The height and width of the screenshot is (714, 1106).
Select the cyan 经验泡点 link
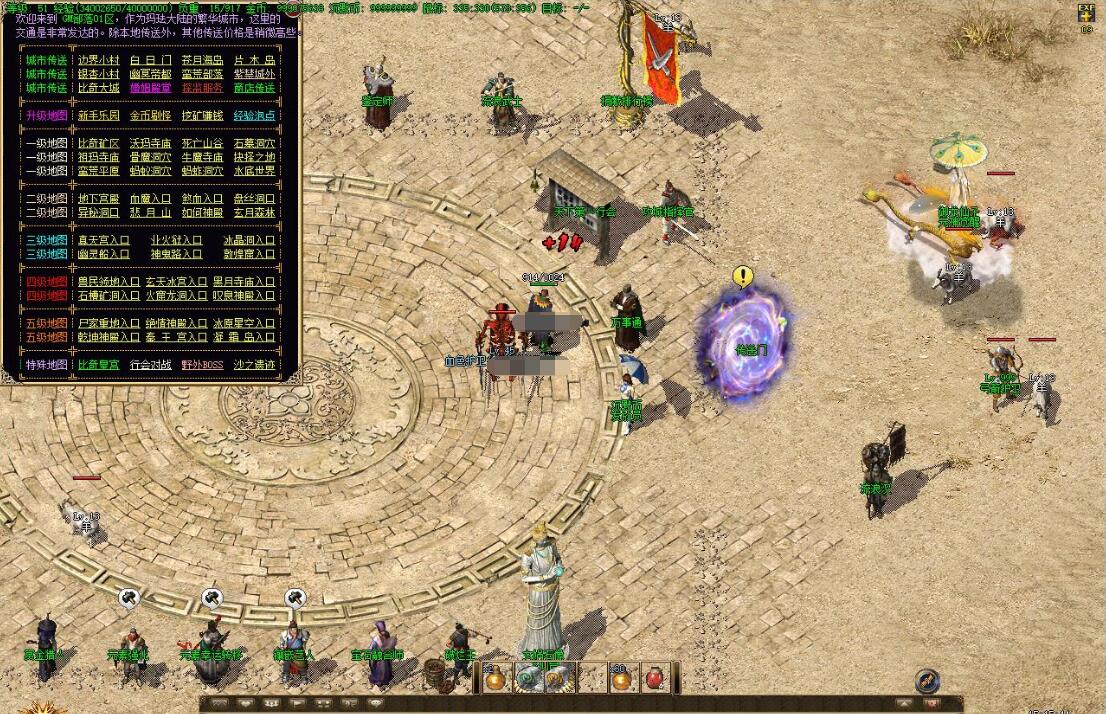coord(254,116)
